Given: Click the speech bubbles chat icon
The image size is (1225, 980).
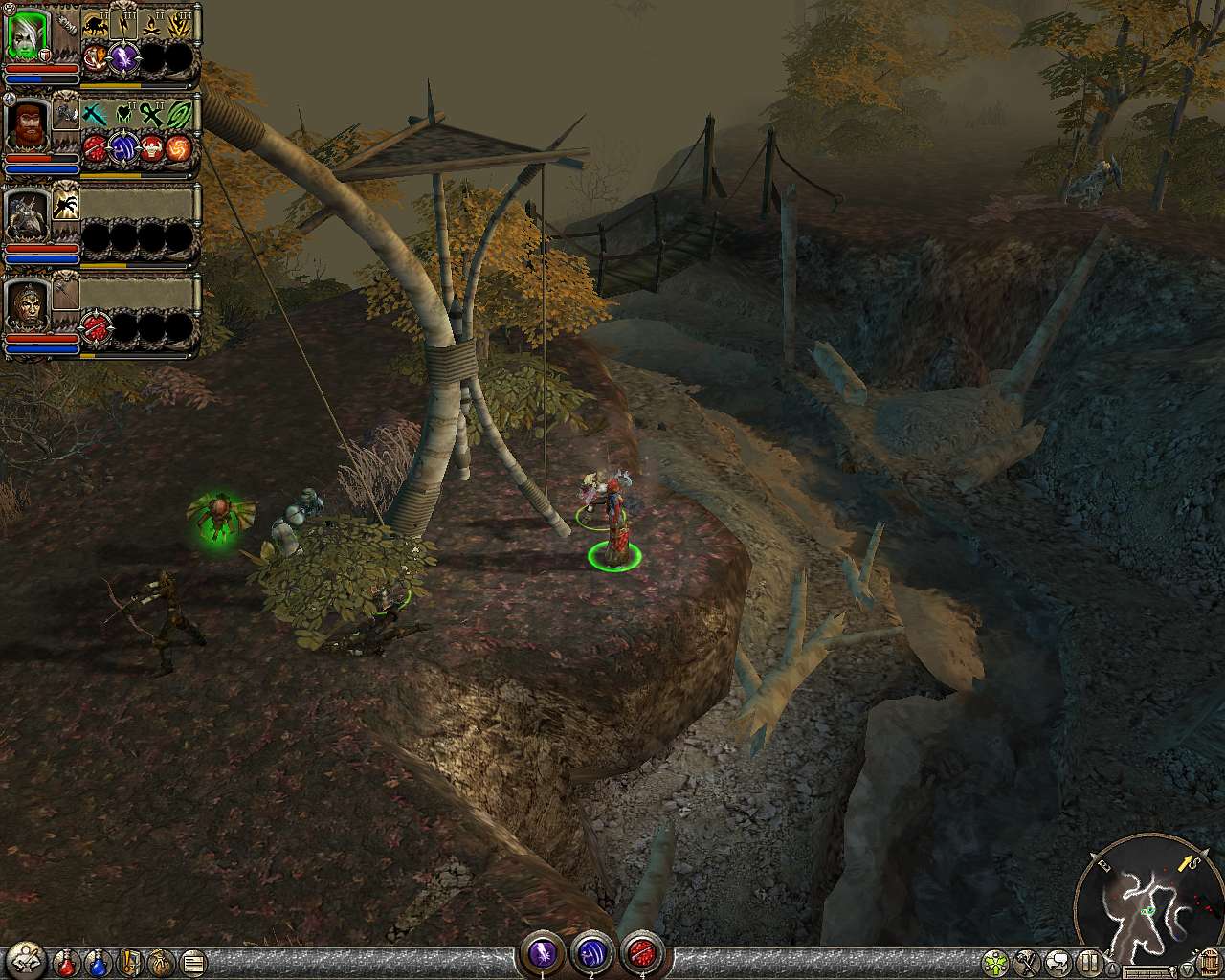Looking at the screenshot, I should coord(1058,961).
